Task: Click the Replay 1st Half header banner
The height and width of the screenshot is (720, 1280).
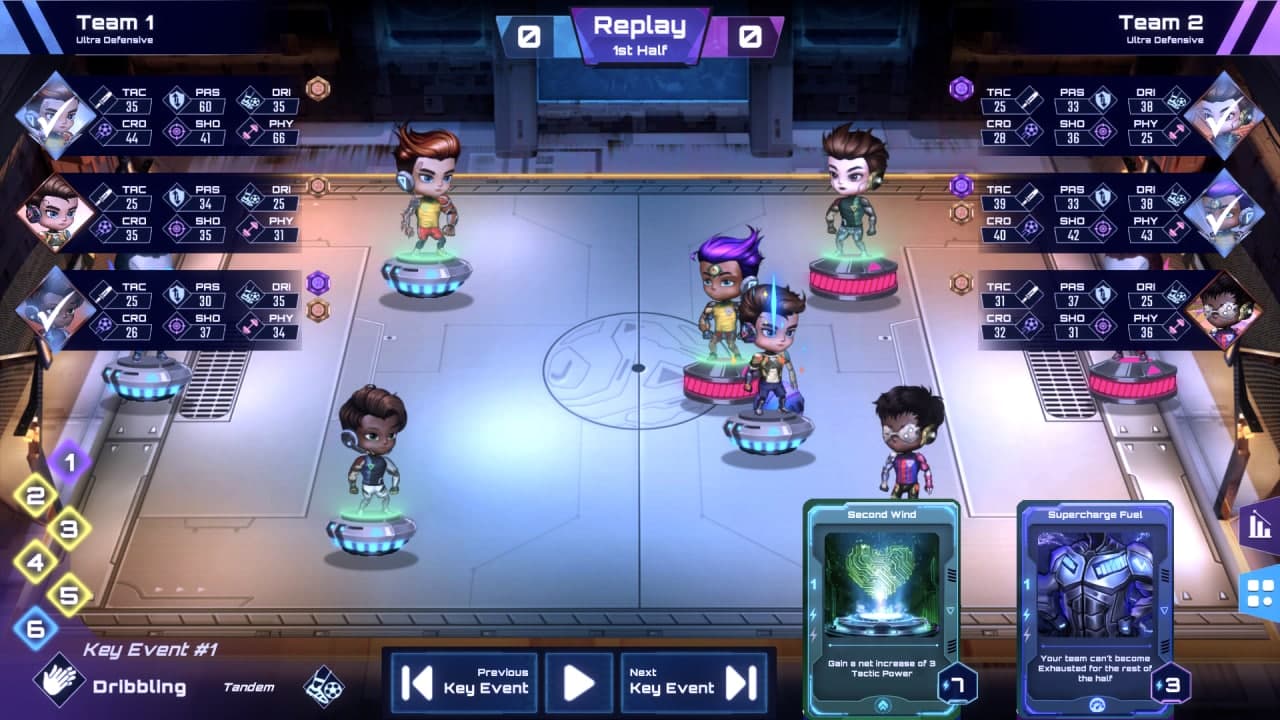Action: point(639,31)
